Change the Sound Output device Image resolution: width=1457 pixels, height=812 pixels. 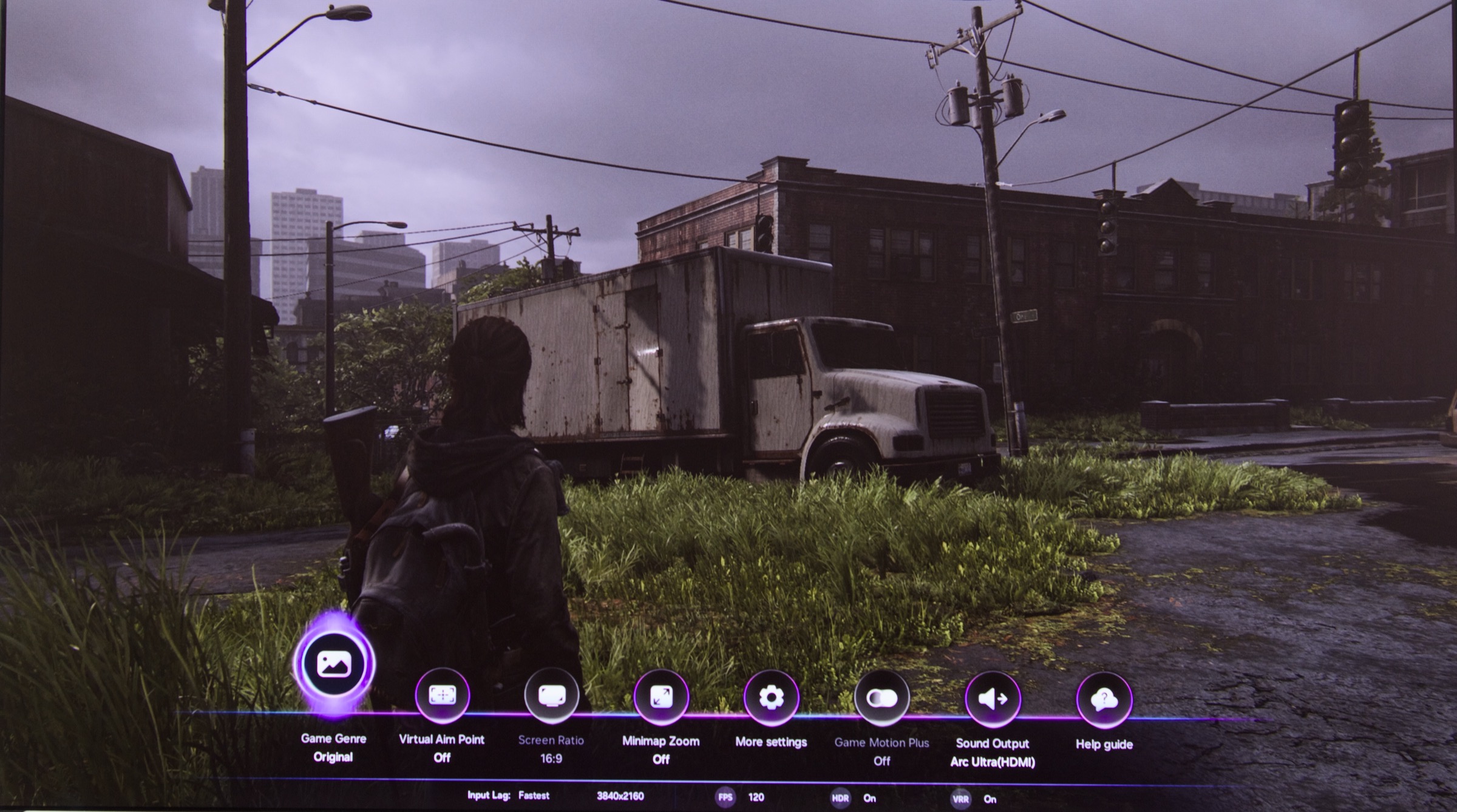[993, 700]
